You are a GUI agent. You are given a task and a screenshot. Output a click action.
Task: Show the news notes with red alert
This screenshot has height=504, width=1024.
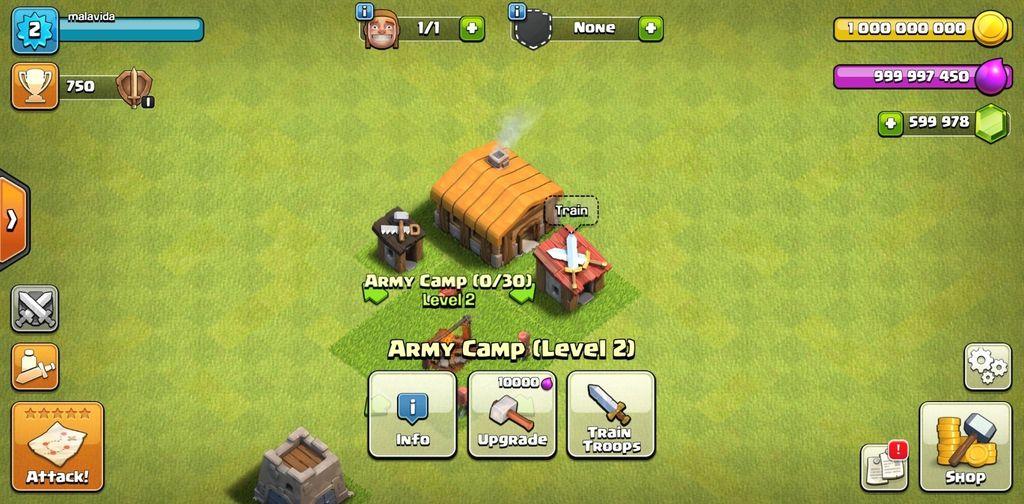click(884, 466)
